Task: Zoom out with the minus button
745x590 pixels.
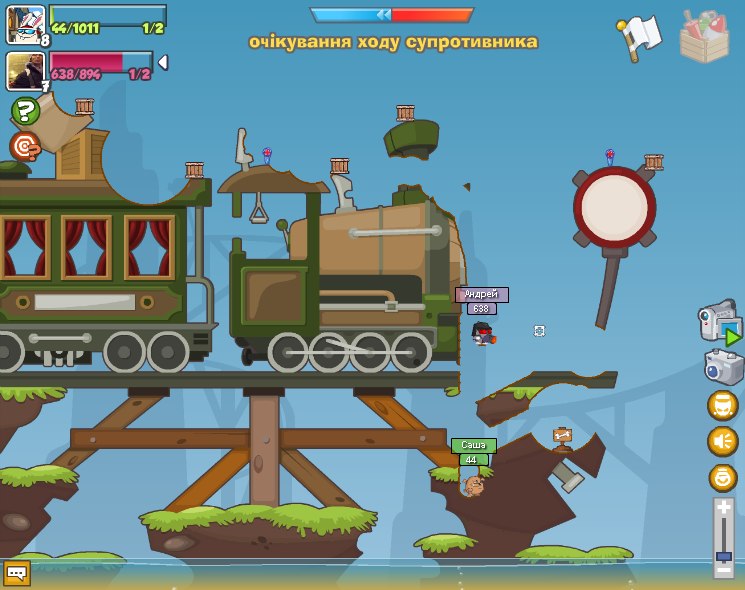Action: click(724, 569)
